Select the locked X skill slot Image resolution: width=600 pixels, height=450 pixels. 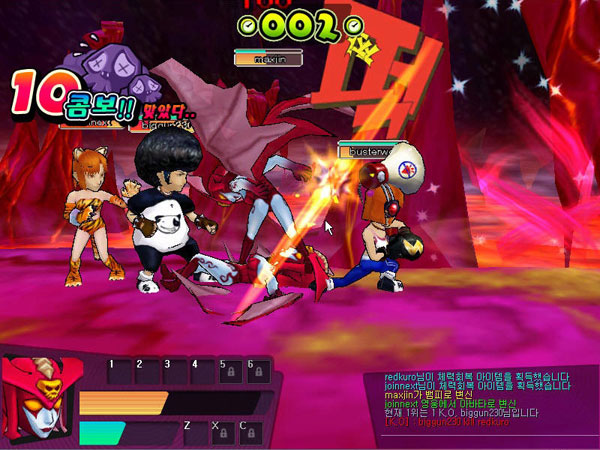(x=225, y=432)
